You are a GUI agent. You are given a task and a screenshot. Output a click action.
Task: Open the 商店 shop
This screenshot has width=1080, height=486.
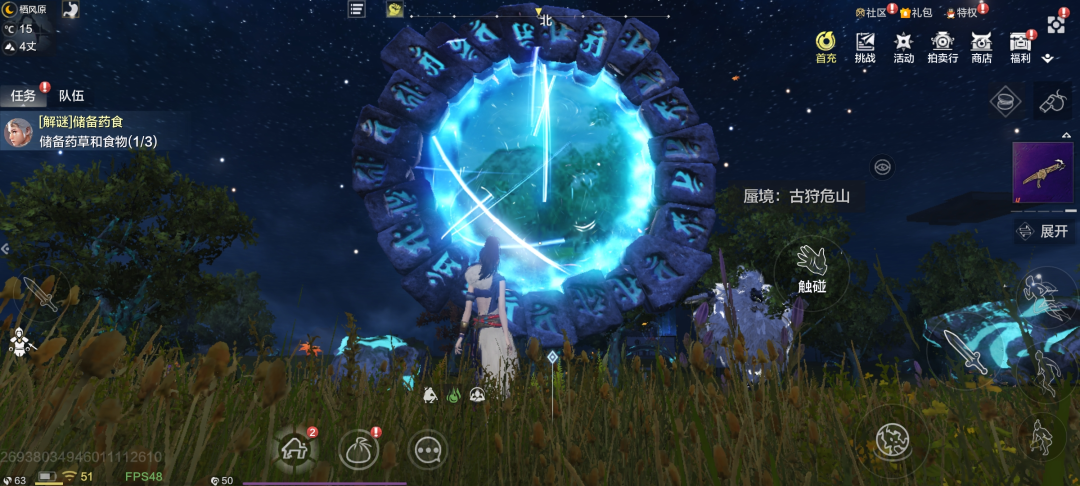[981, 46]
